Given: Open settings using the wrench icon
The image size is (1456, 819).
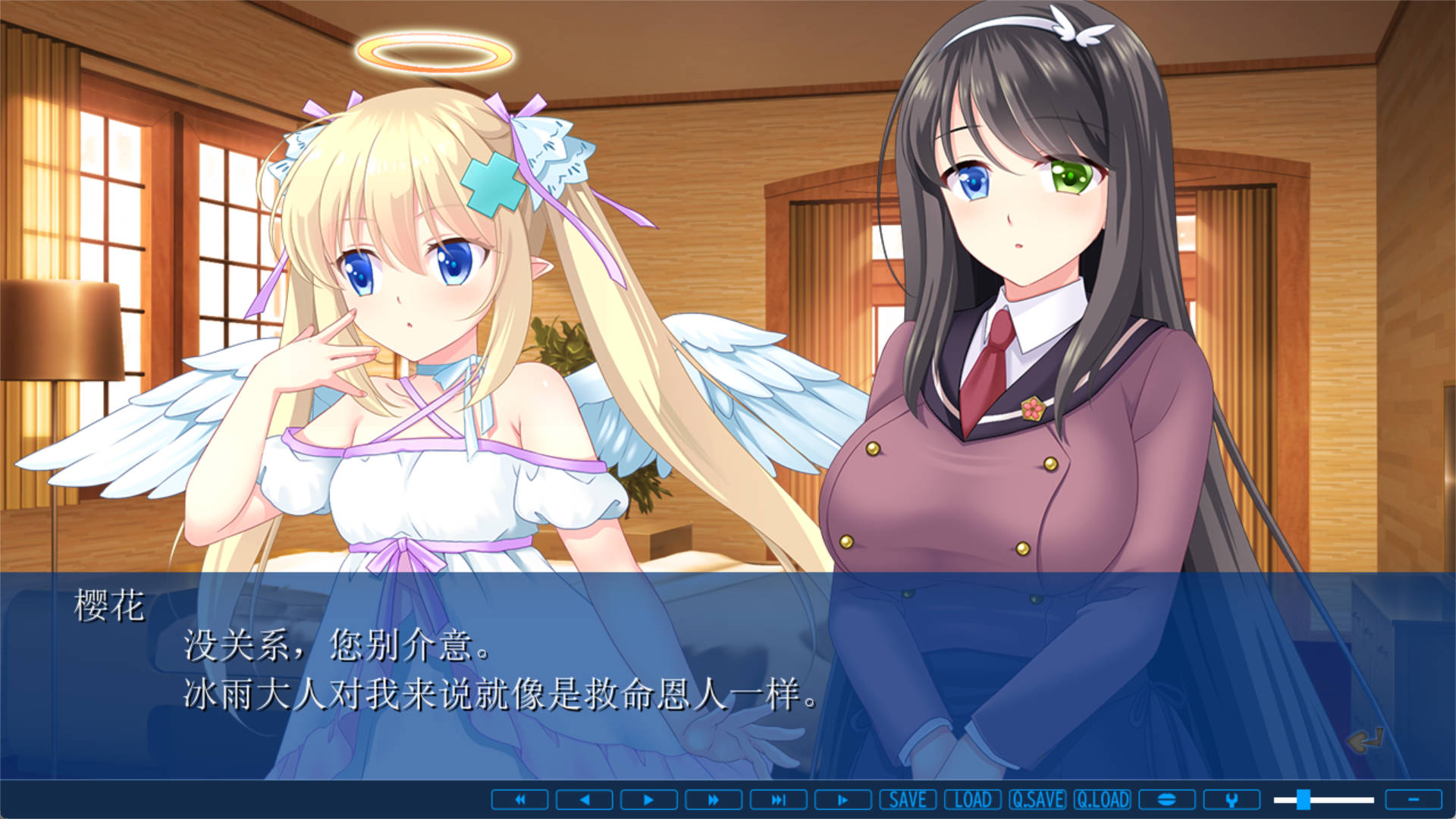Looking at the screenshot, I should [x=1232, y=800].
